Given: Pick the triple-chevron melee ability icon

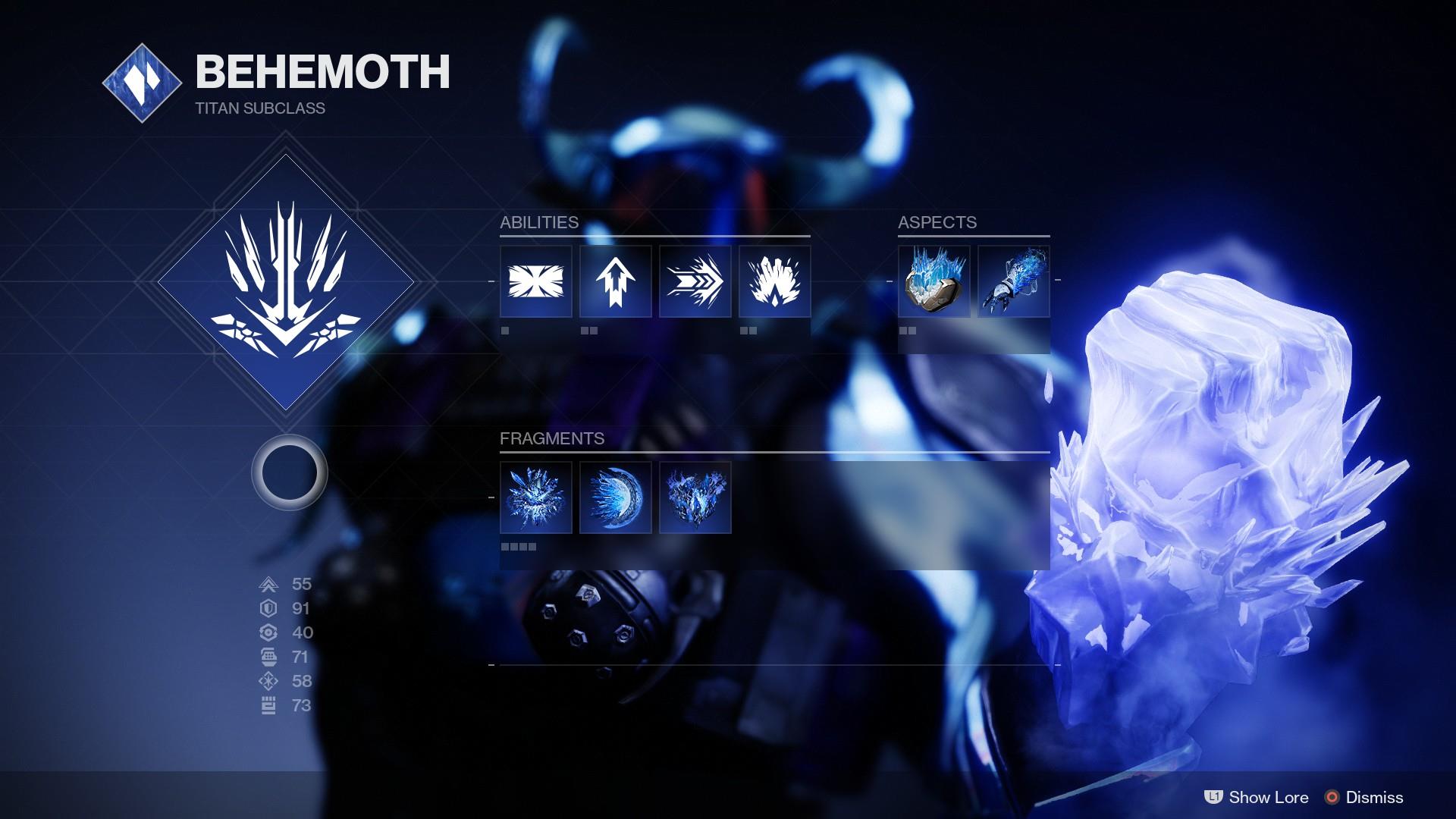Looking at the screenshot, I should click(695, 281).
